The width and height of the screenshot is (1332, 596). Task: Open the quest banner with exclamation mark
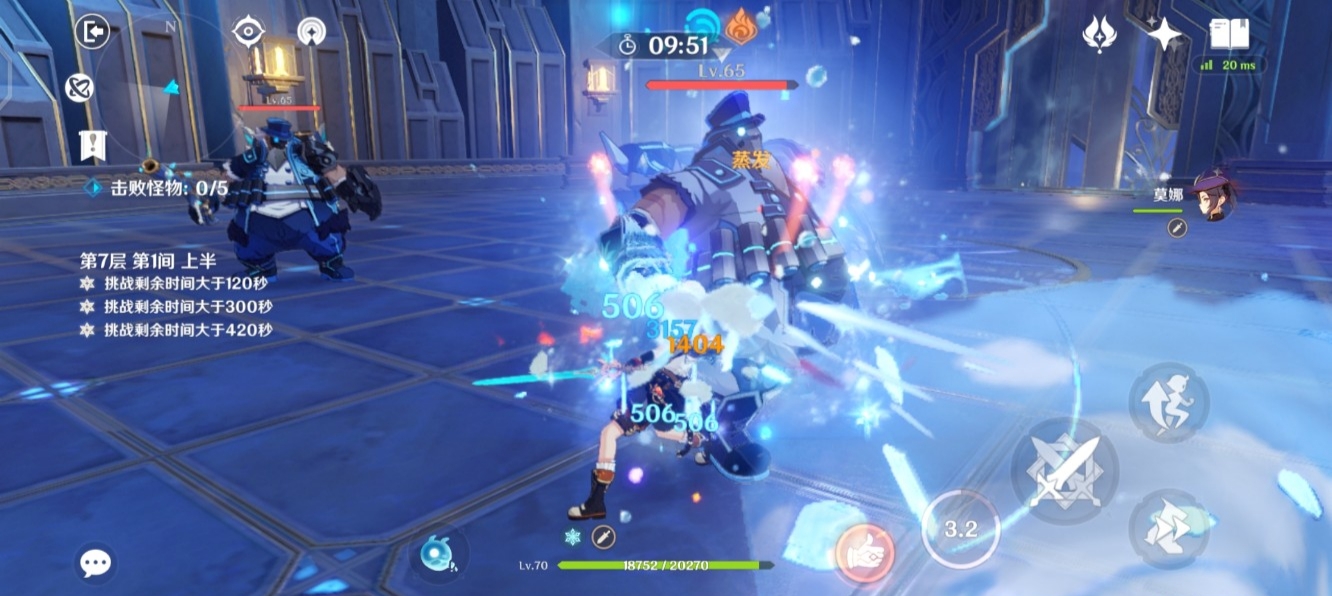click(93, 145)
